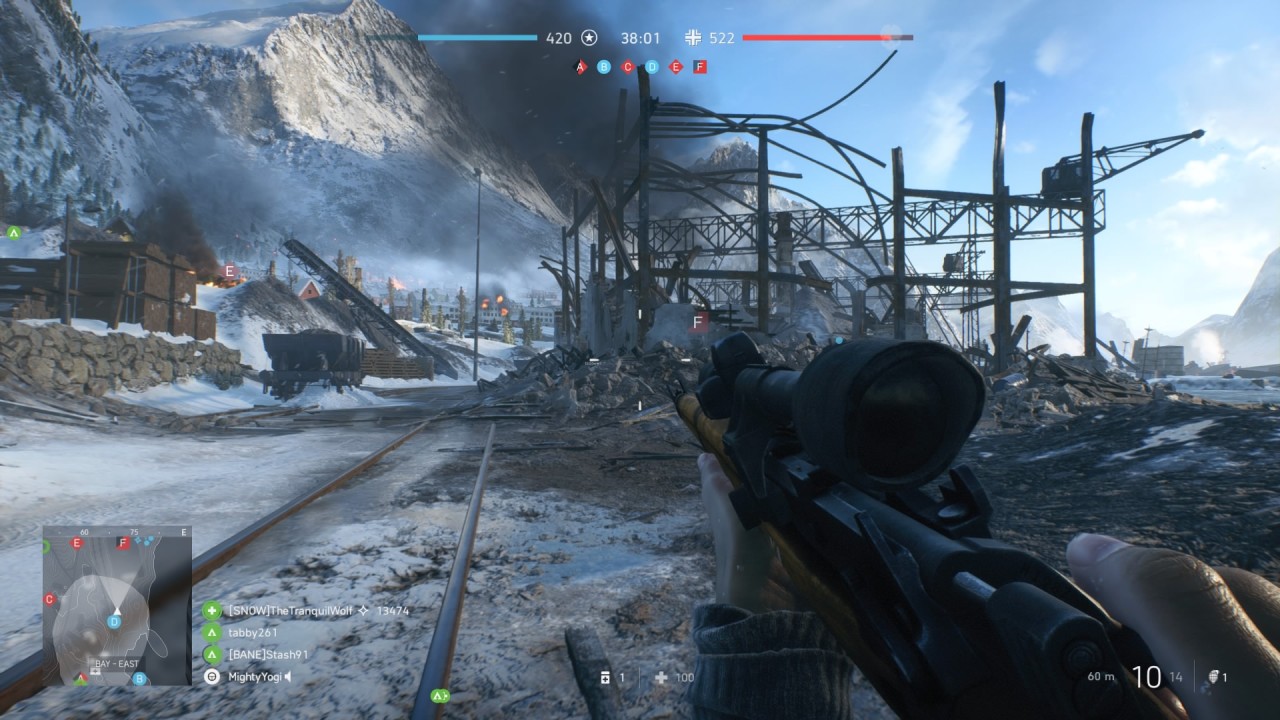Click the C objective marker on the minimap
Image resolution: width=1280 pixels, height=720 pixels.
(49, 599)
